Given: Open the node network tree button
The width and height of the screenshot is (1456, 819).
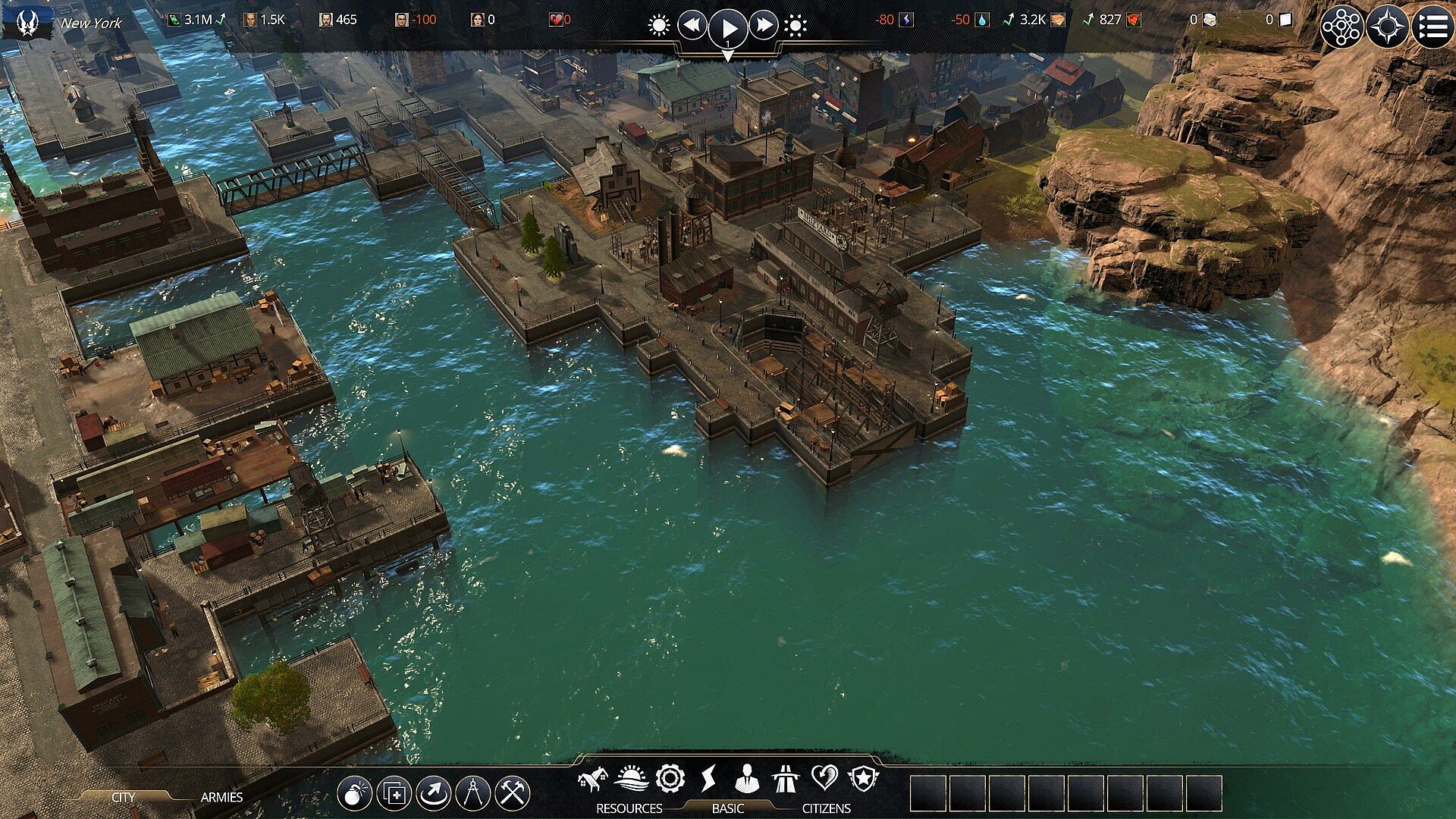Looking at the screenshot, I should [1342, 27].
